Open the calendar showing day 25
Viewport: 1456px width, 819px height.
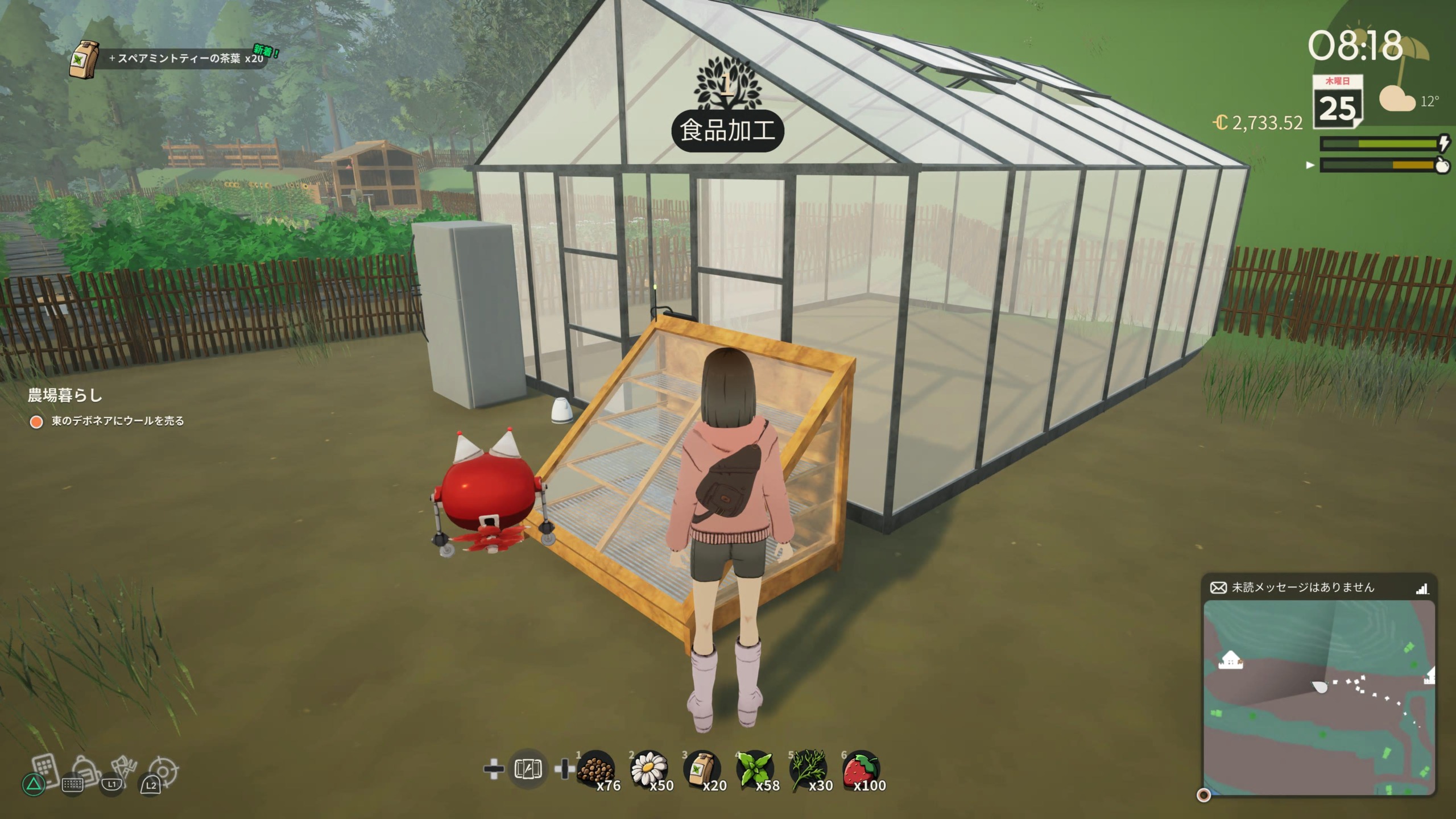tap(1337, 102)
